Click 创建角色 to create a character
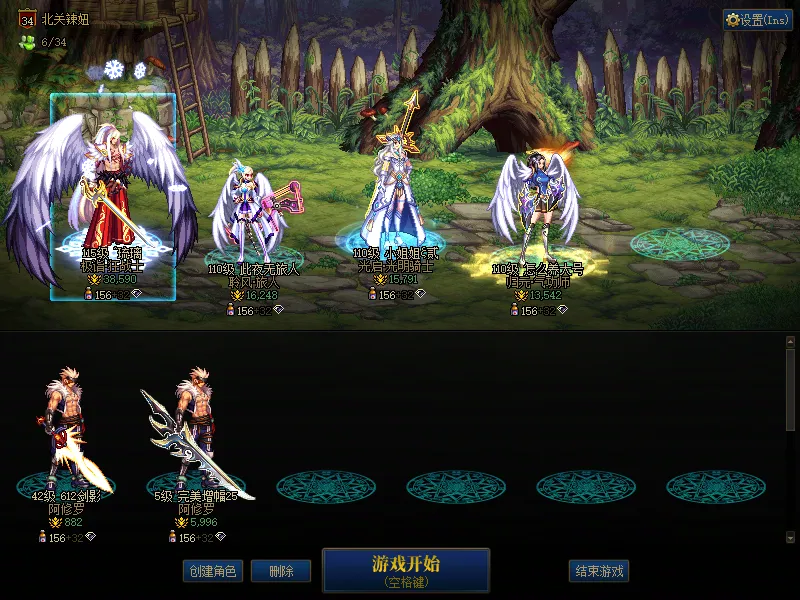The image size is (800, 600). point(212,571)
